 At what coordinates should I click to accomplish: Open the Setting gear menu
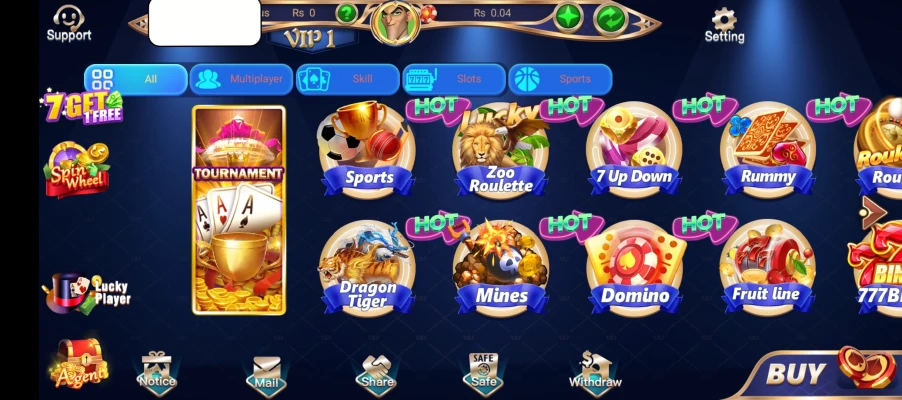tap(724, 25)
